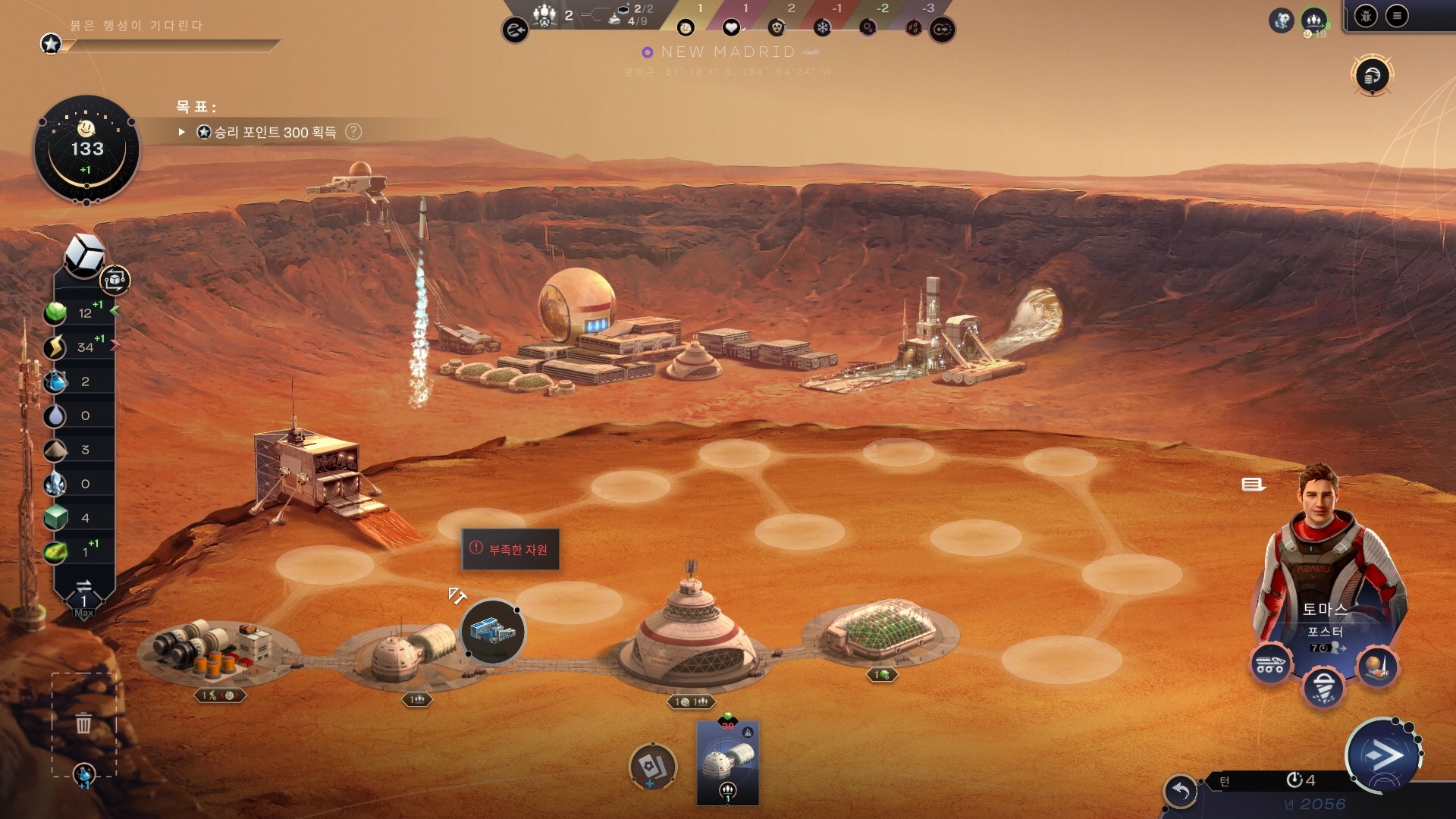Viewport: 1456px width, 819px height.
Task: Click the population group icon with +8
Action: tap(1314, 20)
